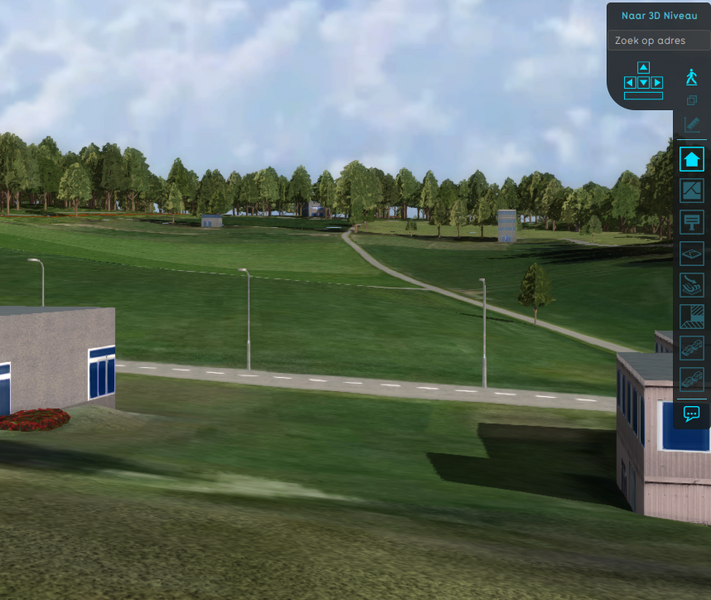Select the line graph panel icon
This screenshot has height=600, width=711.
click(691, 190)
